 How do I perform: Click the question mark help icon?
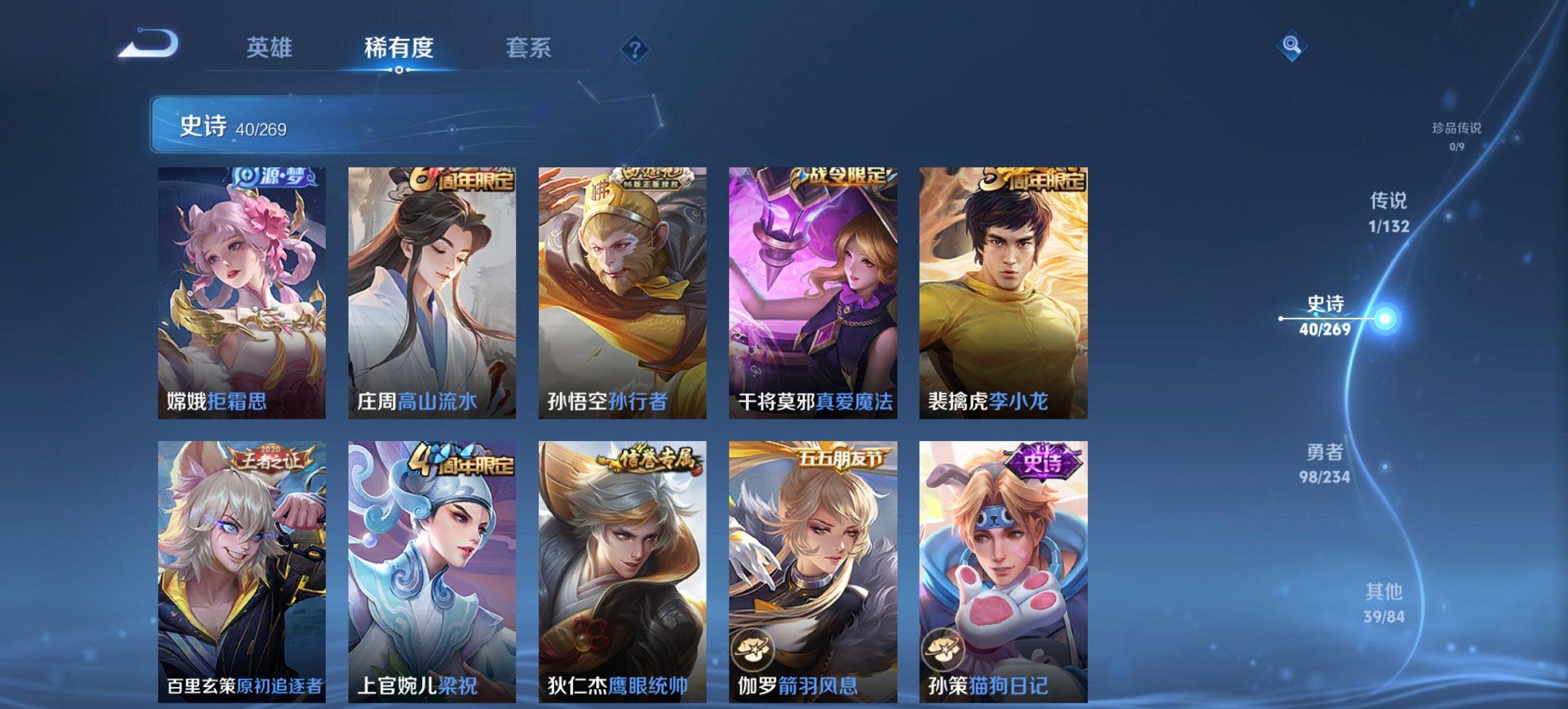click(635, 48)
